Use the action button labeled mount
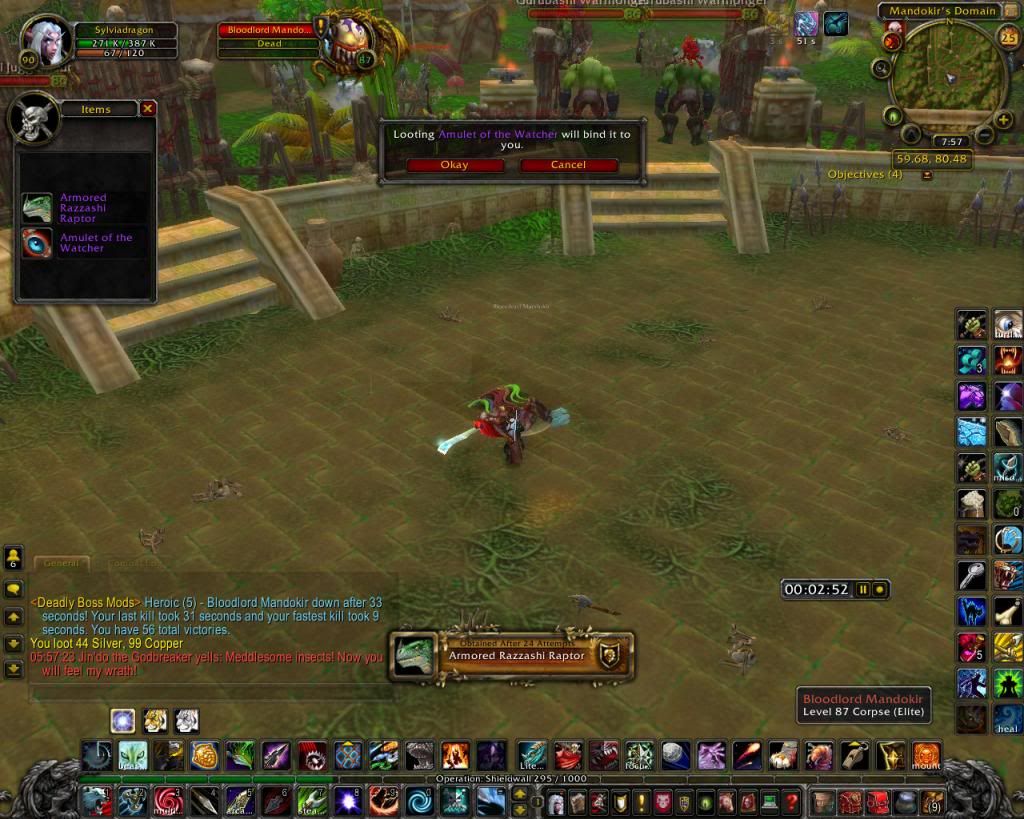The height and width of the screenshot is (819, 1024). pyautogui.click(x=926, y=755)
